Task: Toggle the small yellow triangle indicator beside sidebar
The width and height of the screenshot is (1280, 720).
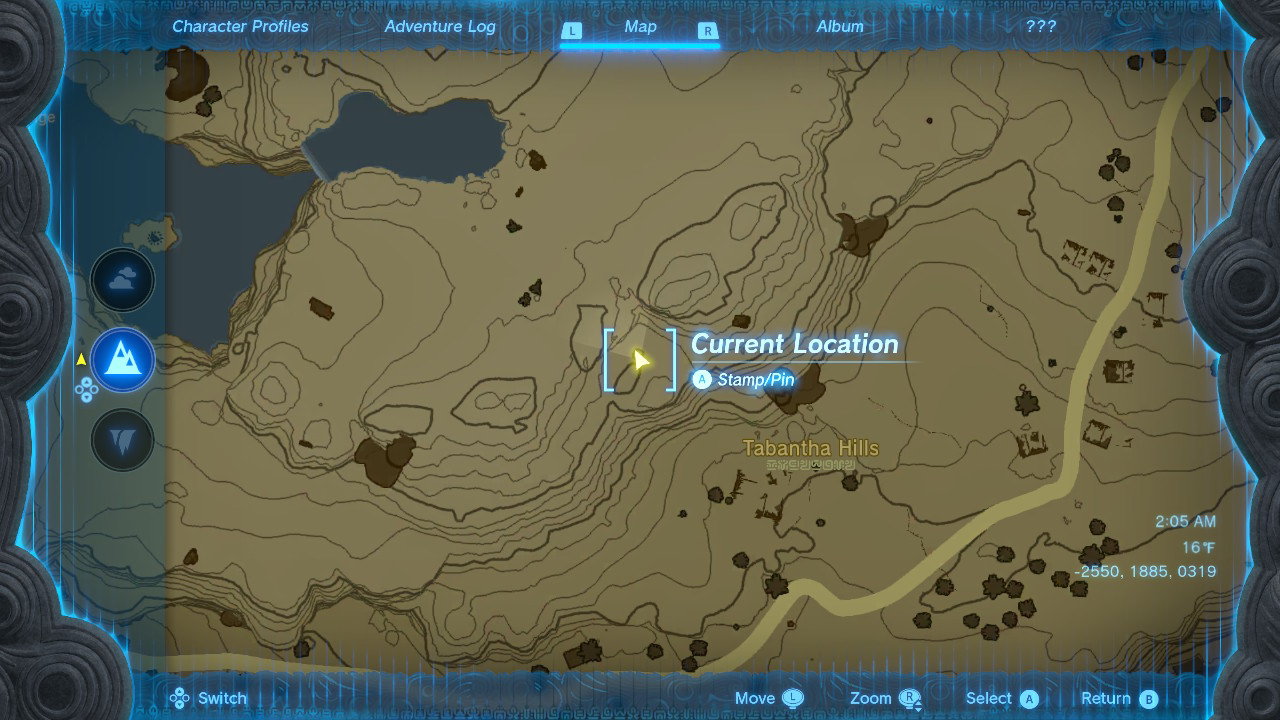Action: 80,359
